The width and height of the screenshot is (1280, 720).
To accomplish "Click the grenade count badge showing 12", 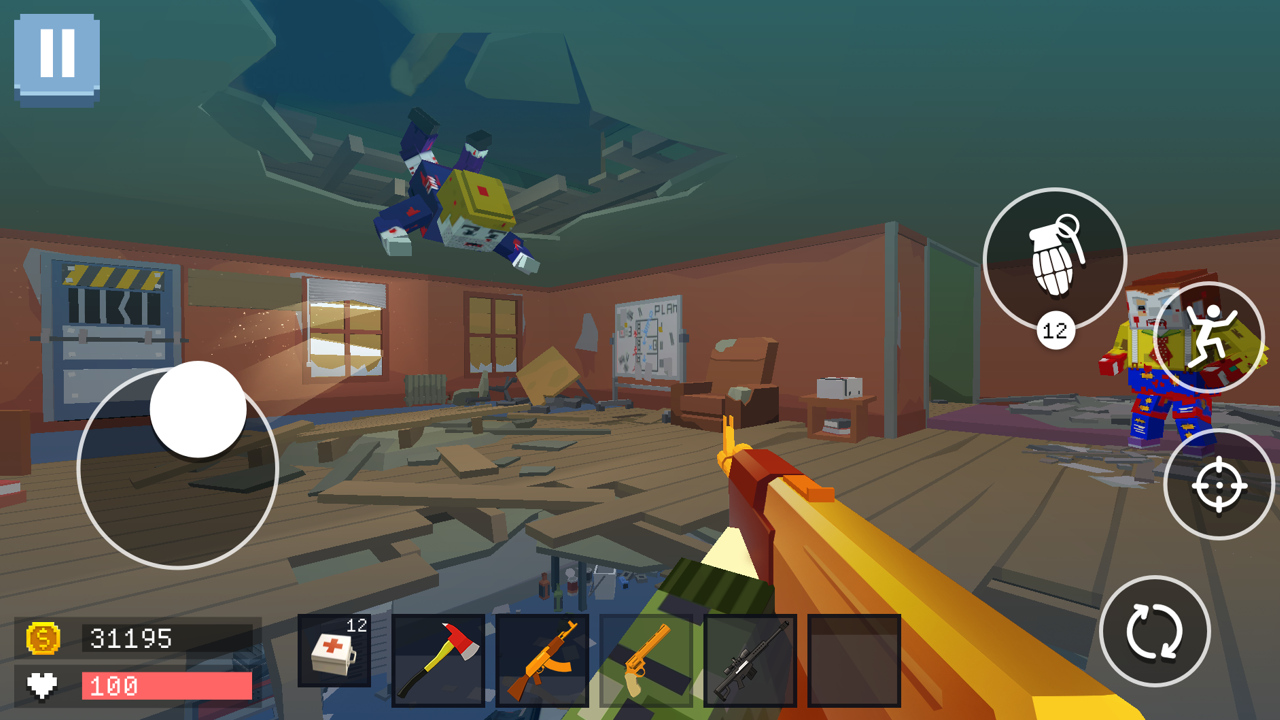I will coord(1054,330).
